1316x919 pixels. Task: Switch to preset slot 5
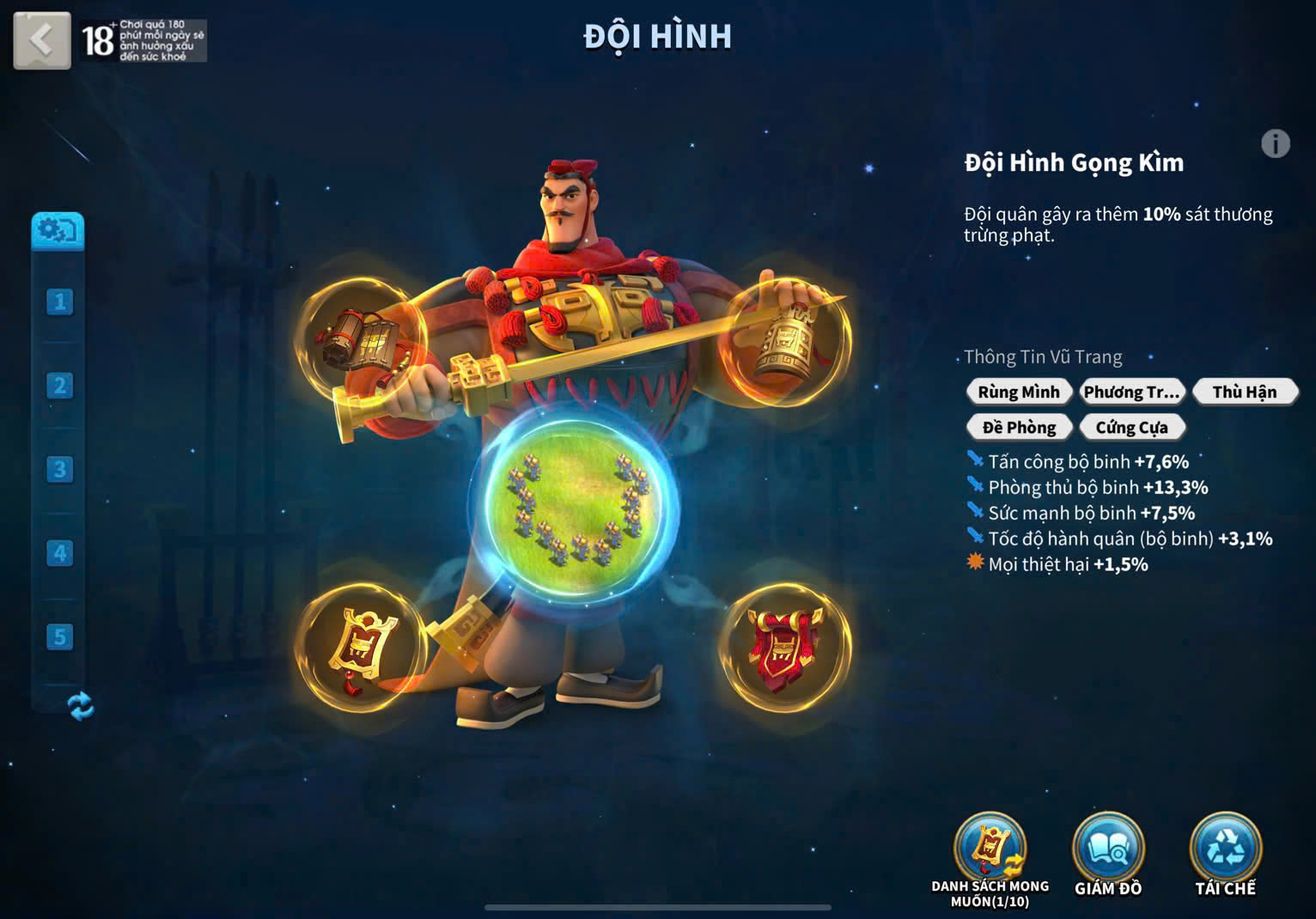click(x=59, y=636)
